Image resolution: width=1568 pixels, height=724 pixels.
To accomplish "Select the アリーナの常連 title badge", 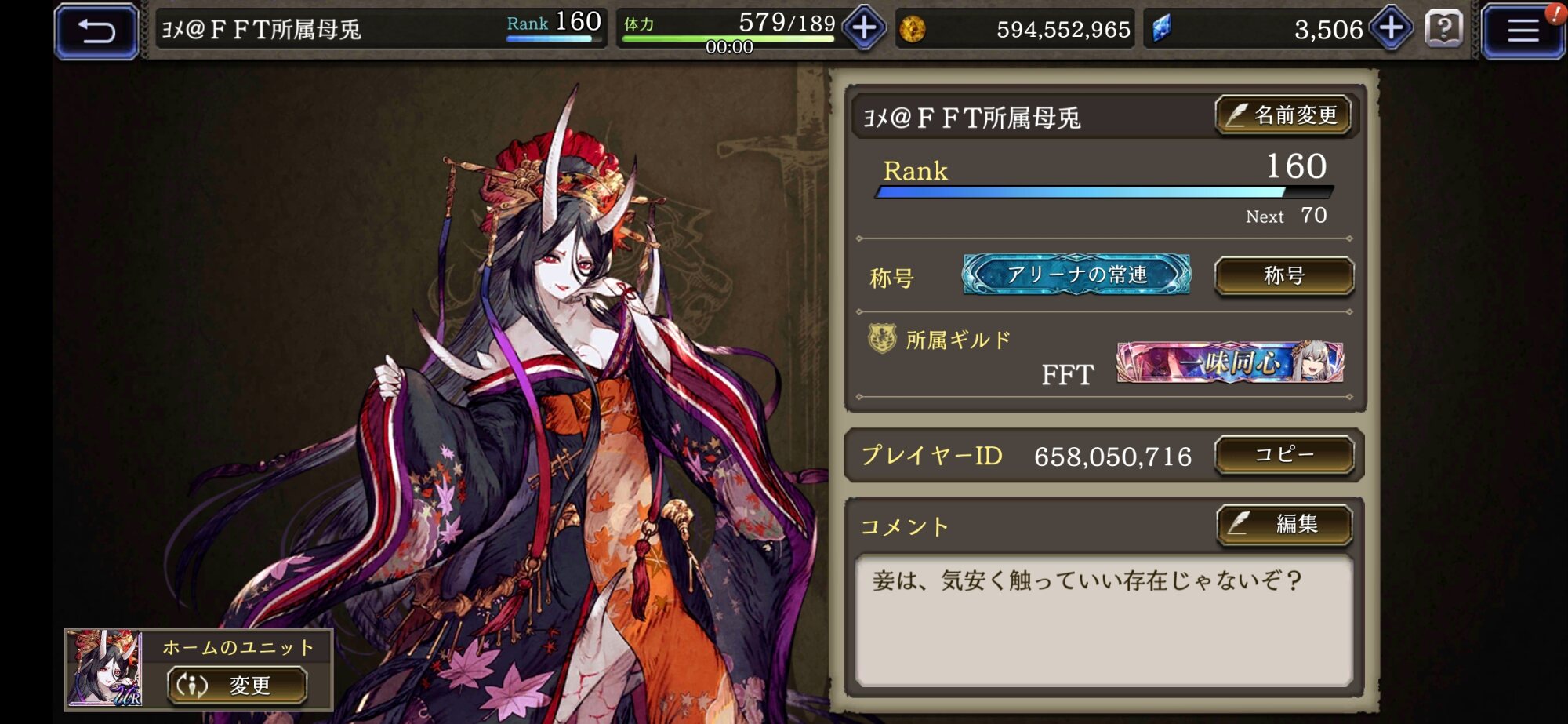I will (1076, 275).
